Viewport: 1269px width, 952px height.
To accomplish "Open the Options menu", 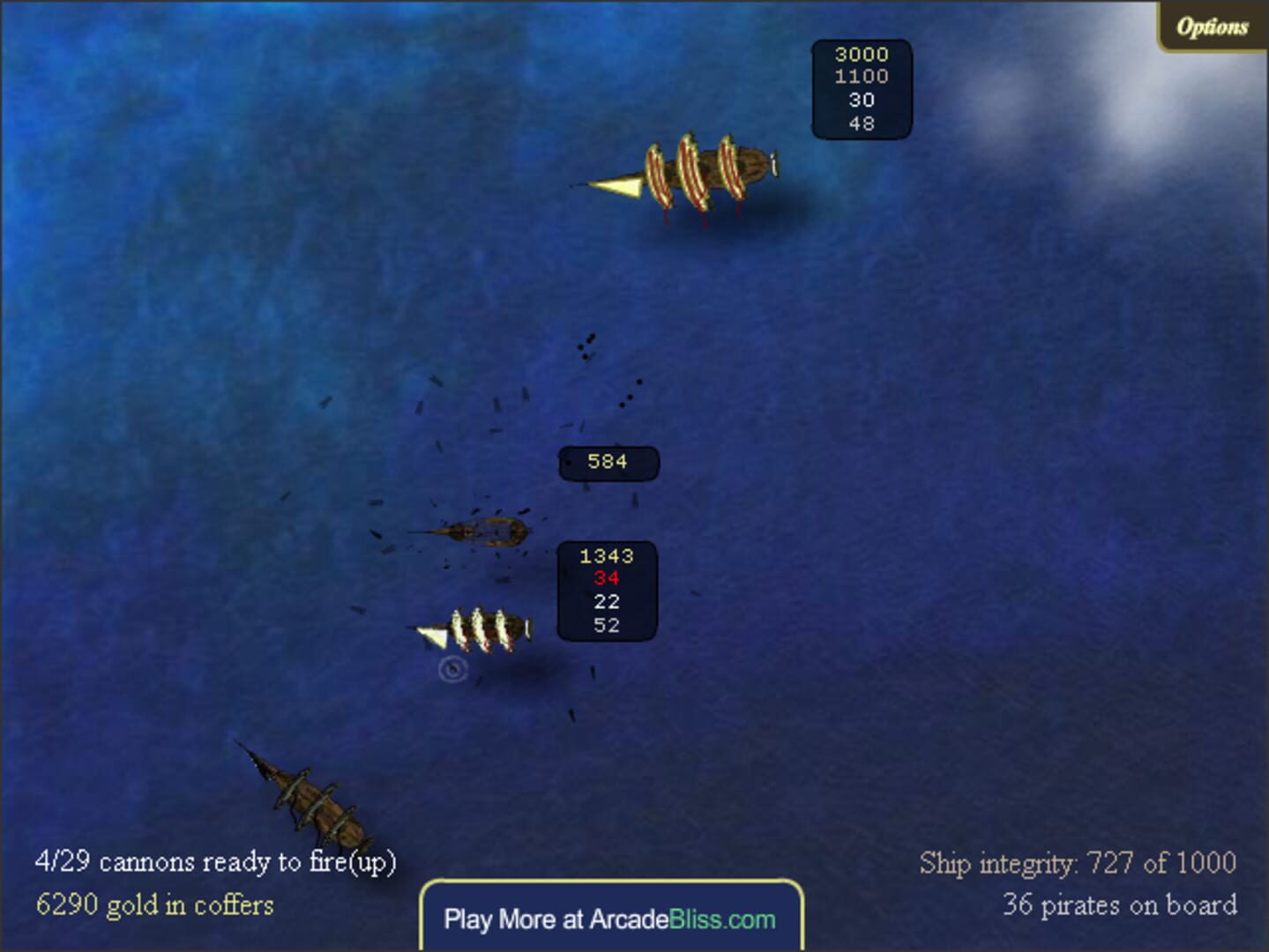I will pos(1212,25).
